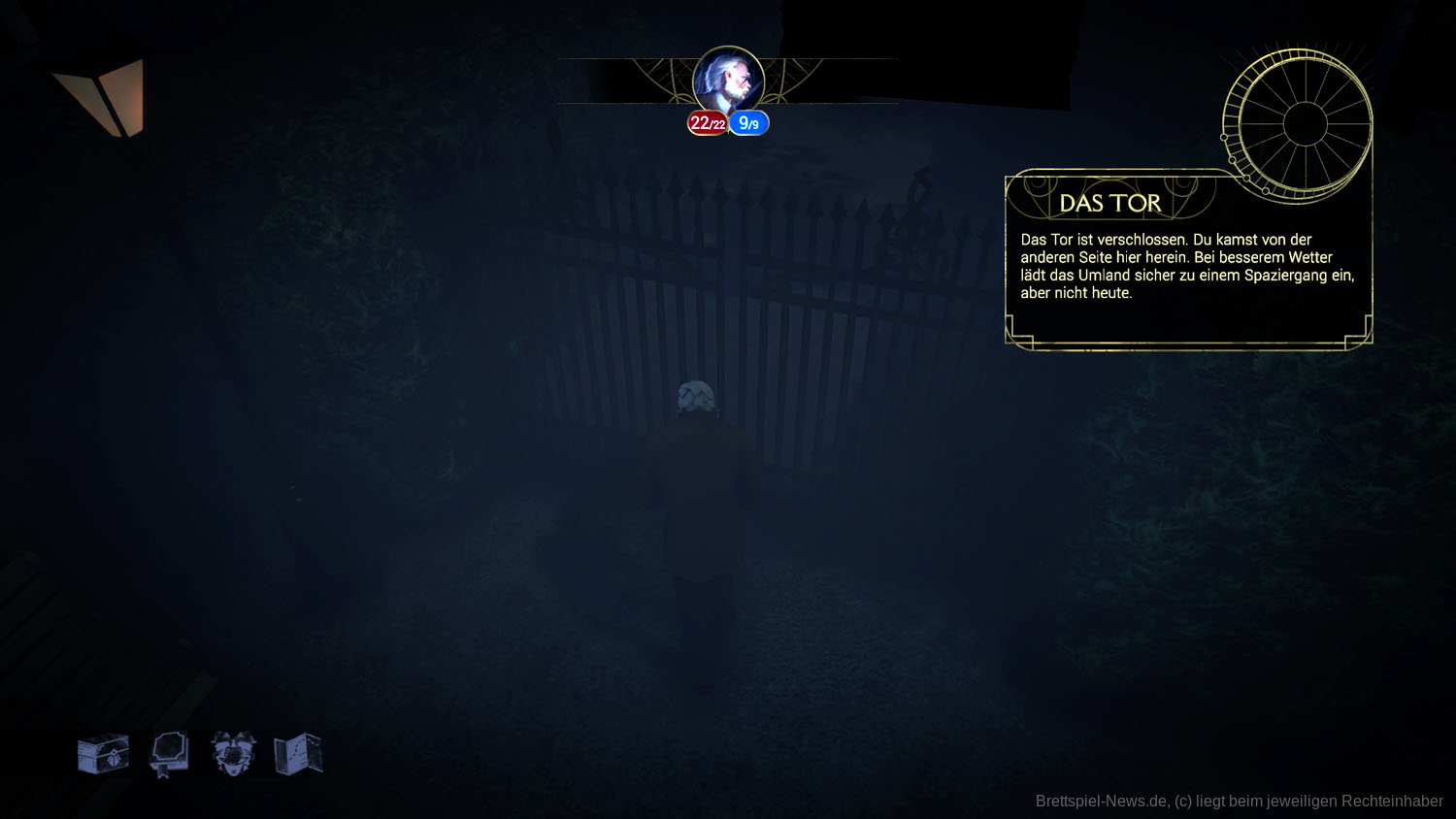1456x819 pixels.
Task: Select the white-haired investigator portrait
Action: [728, 82]
